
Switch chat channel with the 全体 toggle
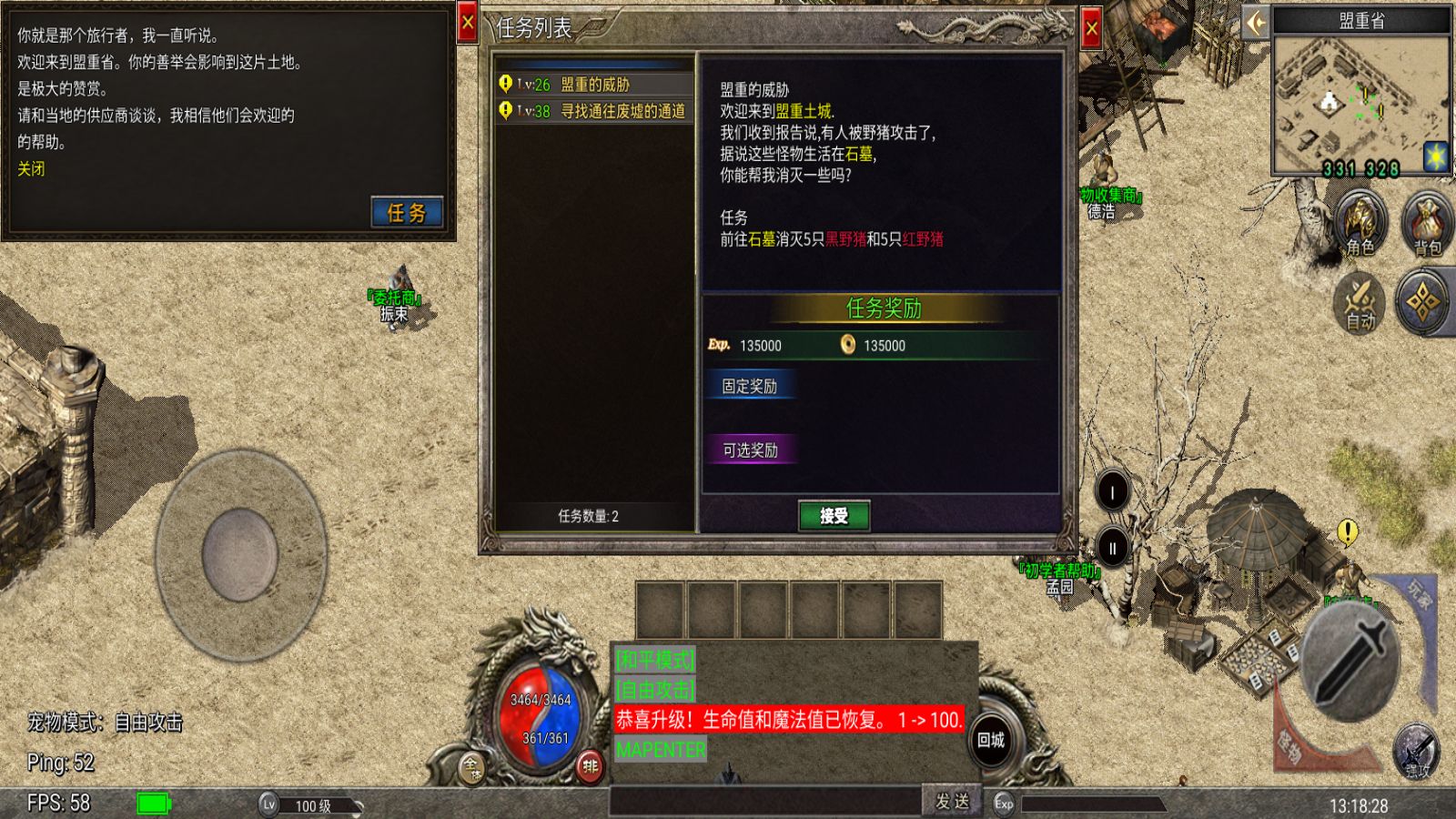coord(471,767)
